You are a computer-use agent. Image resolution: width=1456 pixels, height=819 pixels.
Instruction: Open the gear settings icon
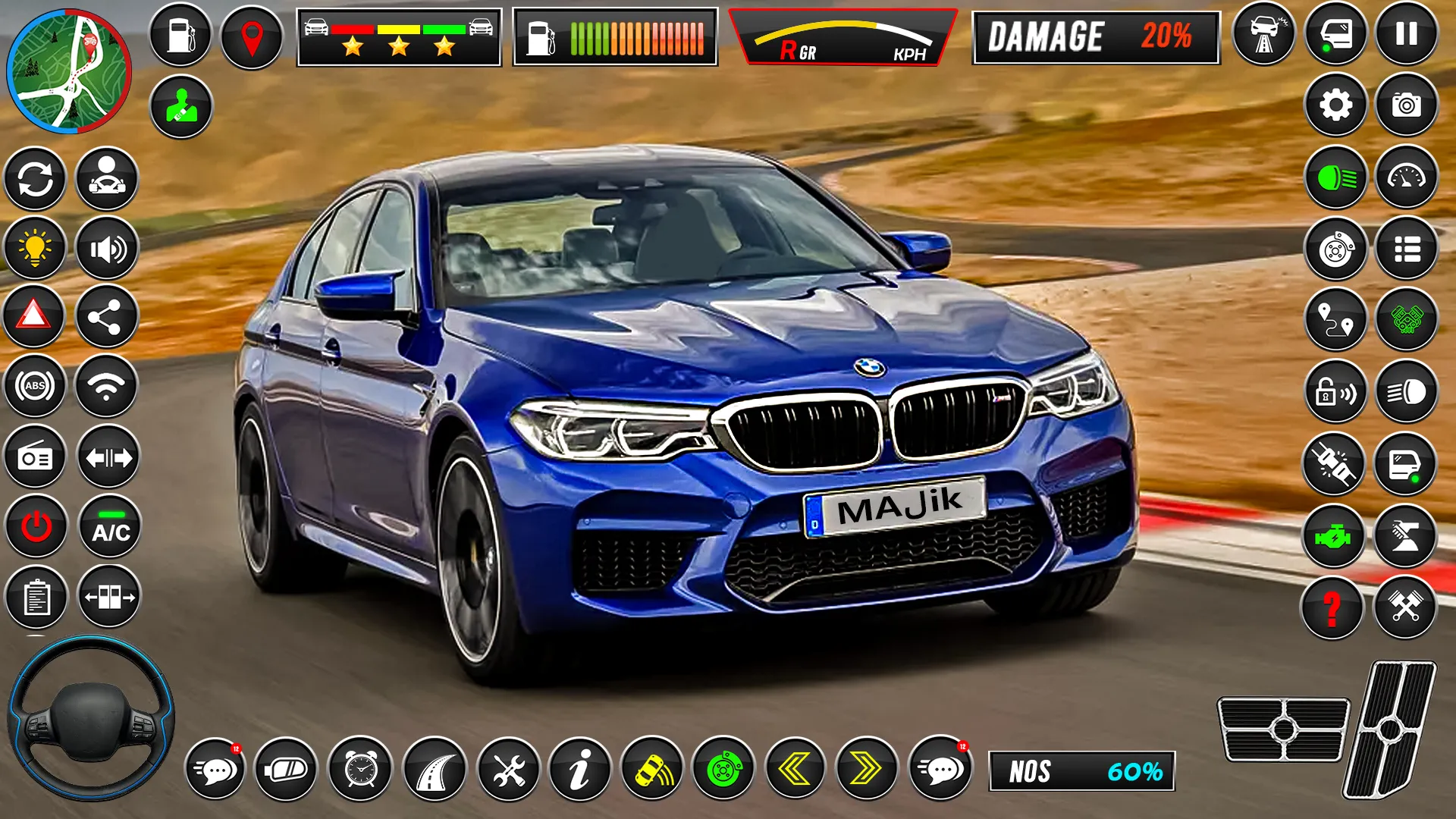1335,105
